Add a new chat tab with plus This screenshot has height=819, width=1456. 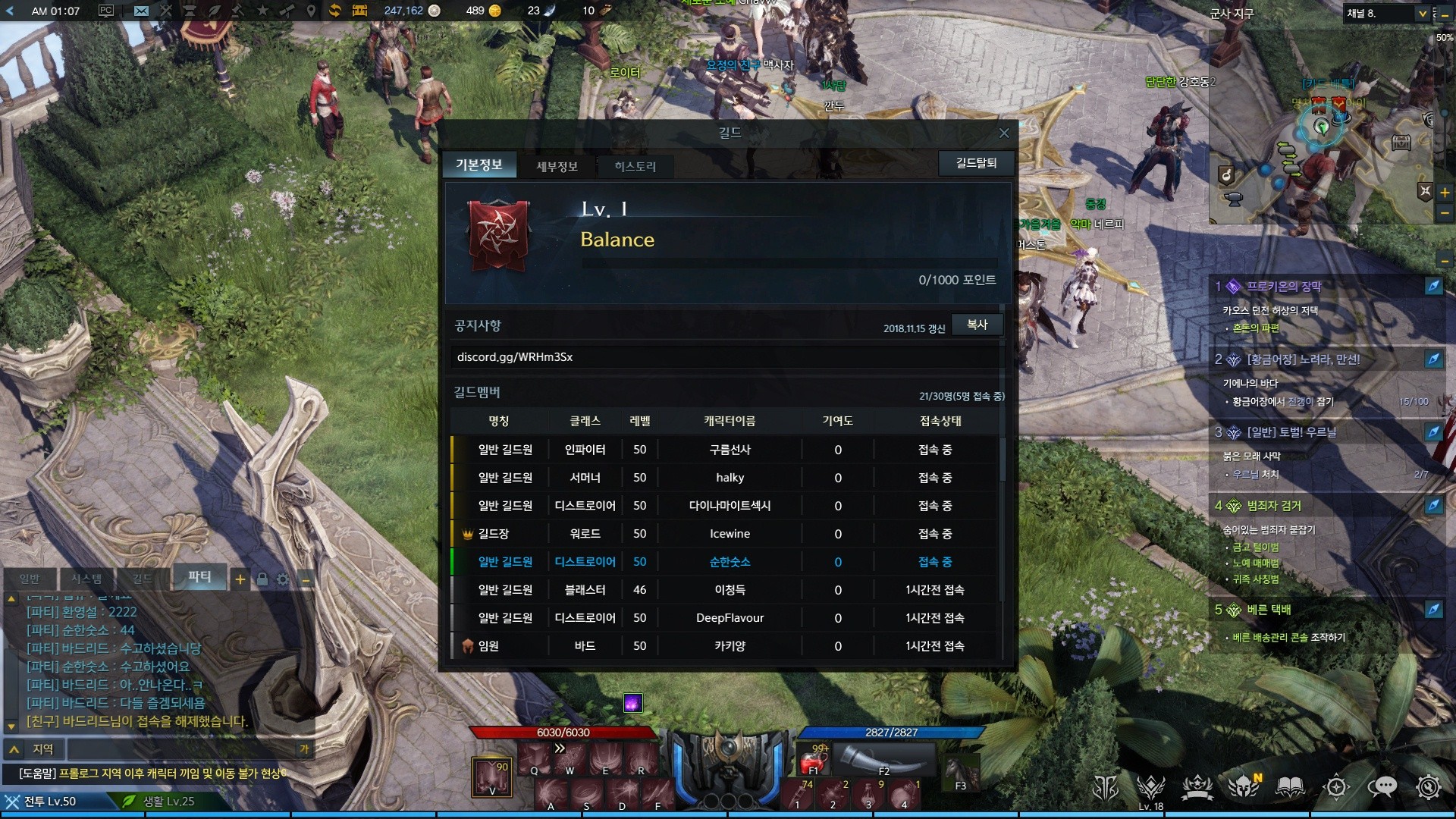tap(240, 579)
